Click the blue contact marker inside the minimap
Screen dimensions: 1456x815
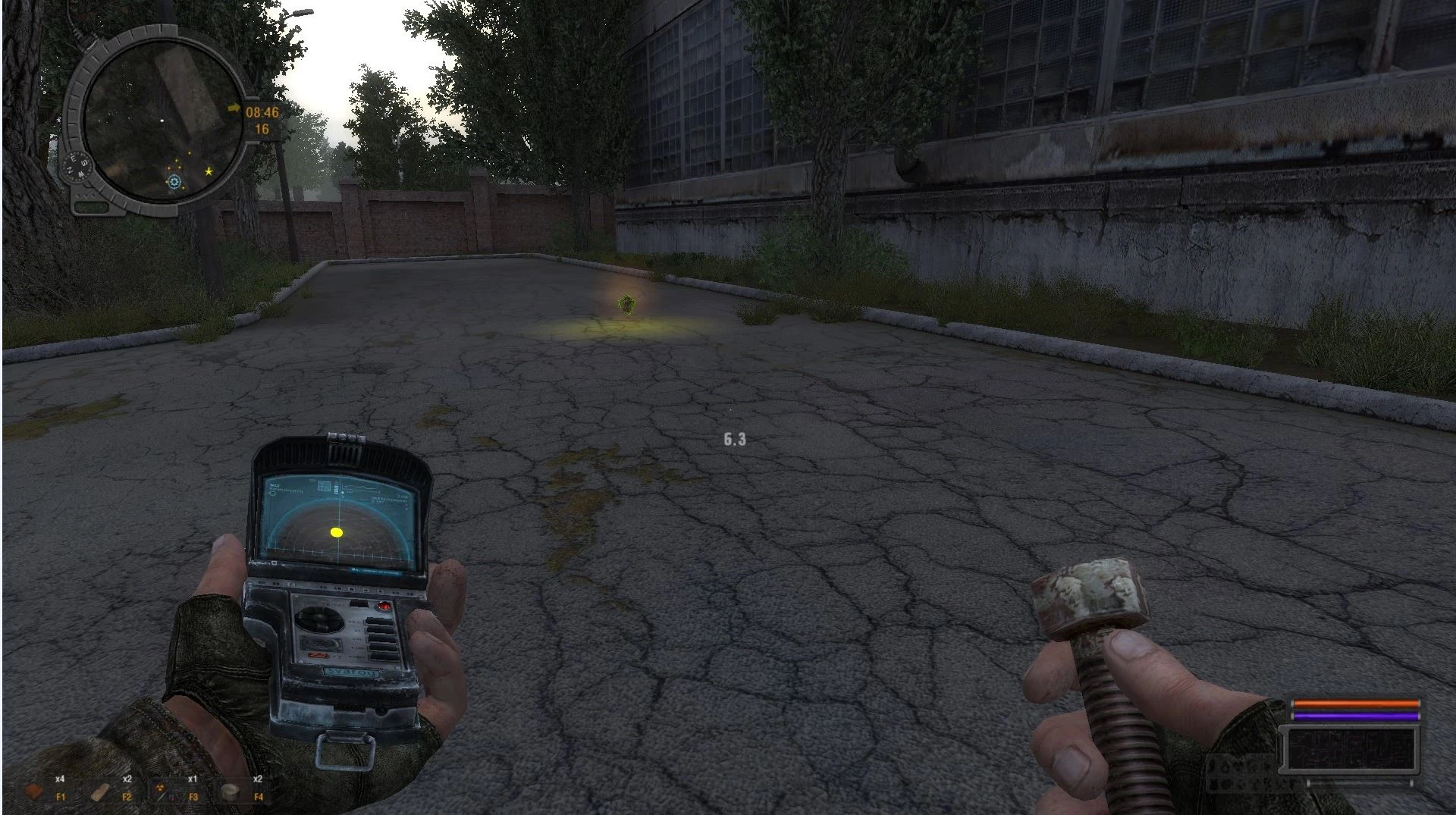pos(174,183)
